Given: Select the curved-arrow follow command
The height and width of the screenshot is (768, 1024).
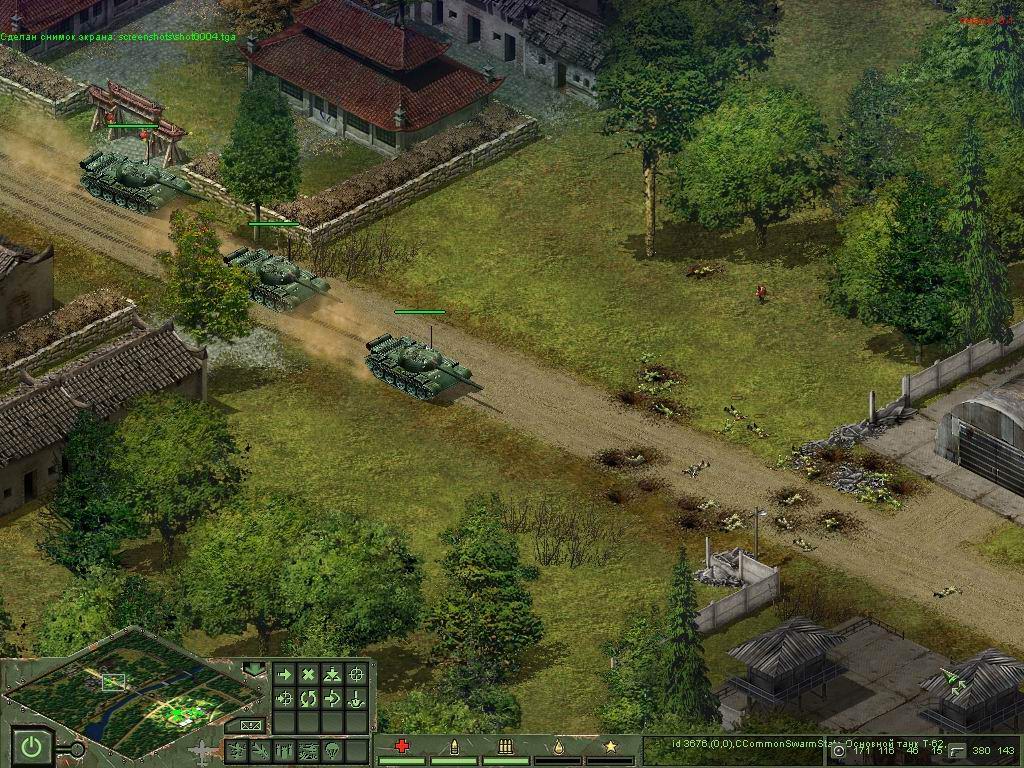Looking at the screenshot, I should coord(333,698).
